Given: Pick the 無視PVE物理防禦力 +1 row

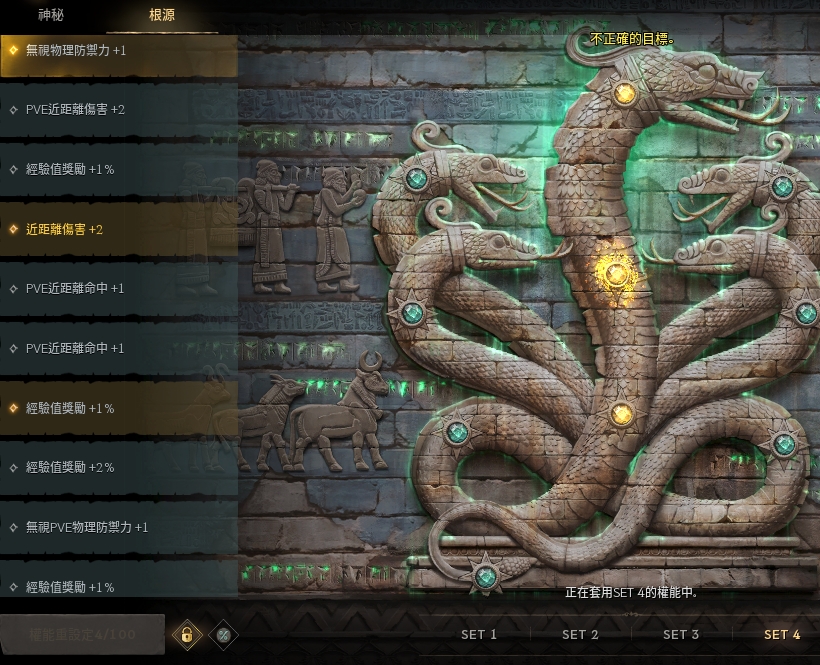Looking at the screenshot, I should click(x=118, y=527).
